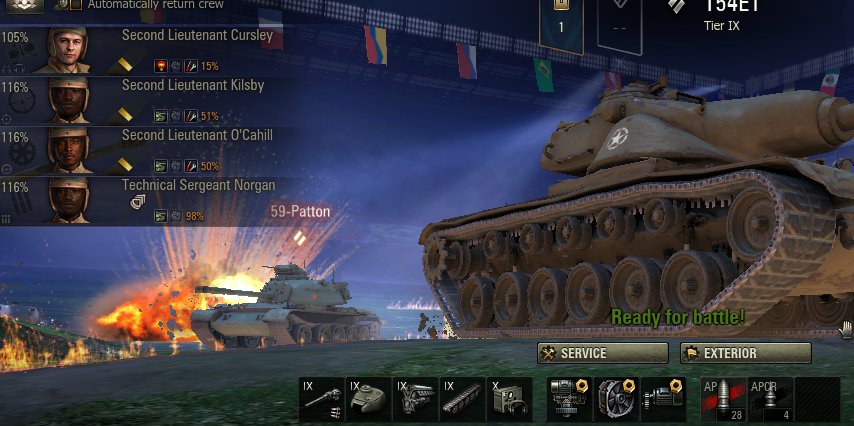The image size is (854, 426).
Task: Open the Exterior customization screen
Action: pyautogui.click(x=745, y=353)
